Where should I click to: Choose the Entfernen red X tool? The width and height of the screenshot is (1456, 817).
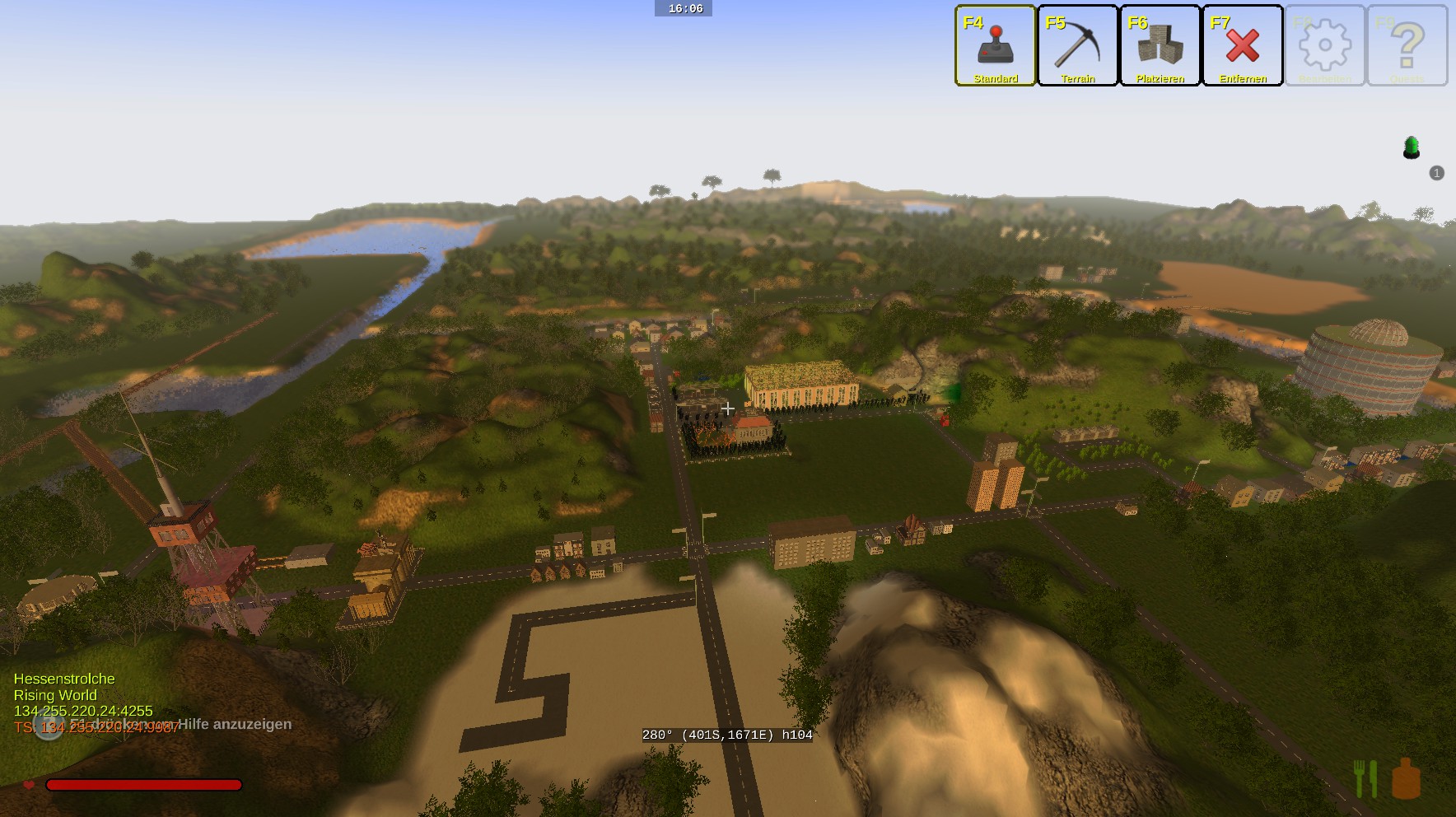tap(1242, 45)
